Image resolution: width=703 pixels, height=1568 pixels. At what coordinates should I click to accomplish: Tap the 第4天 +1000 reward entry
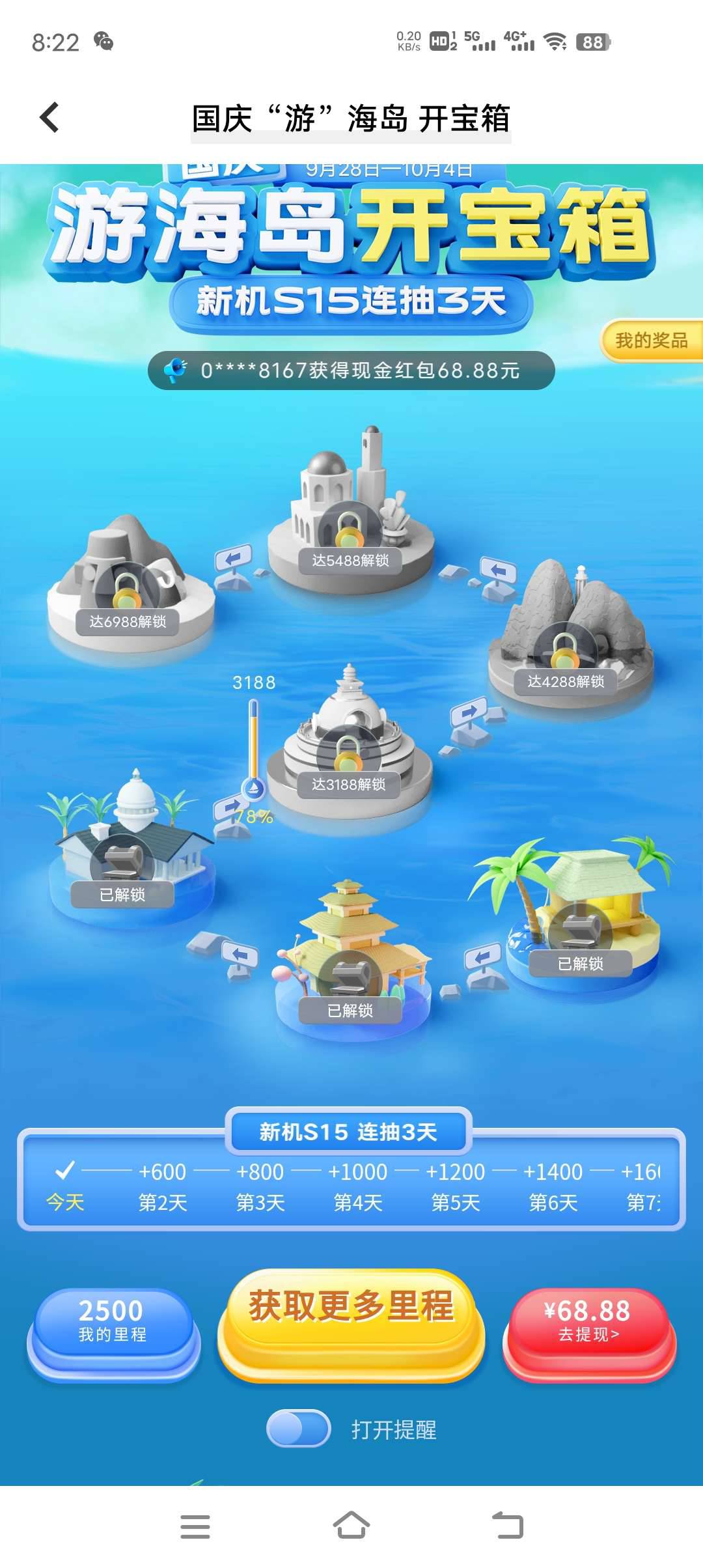[x=358, y=1185]
